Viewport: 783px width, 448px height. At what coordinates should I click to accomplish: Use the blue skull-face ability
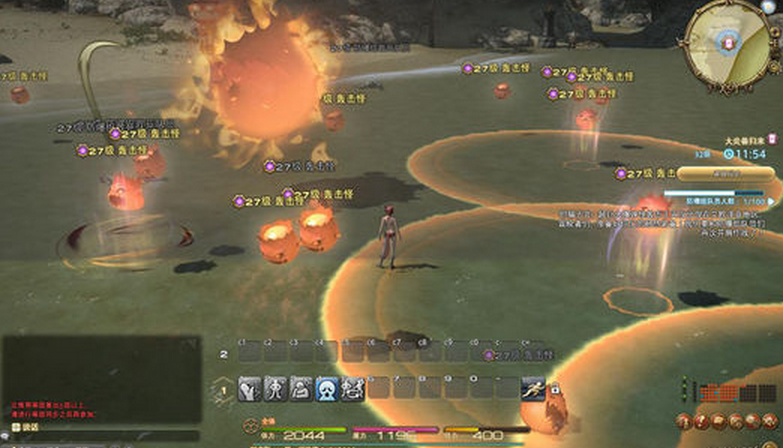(x=327, y=388)
